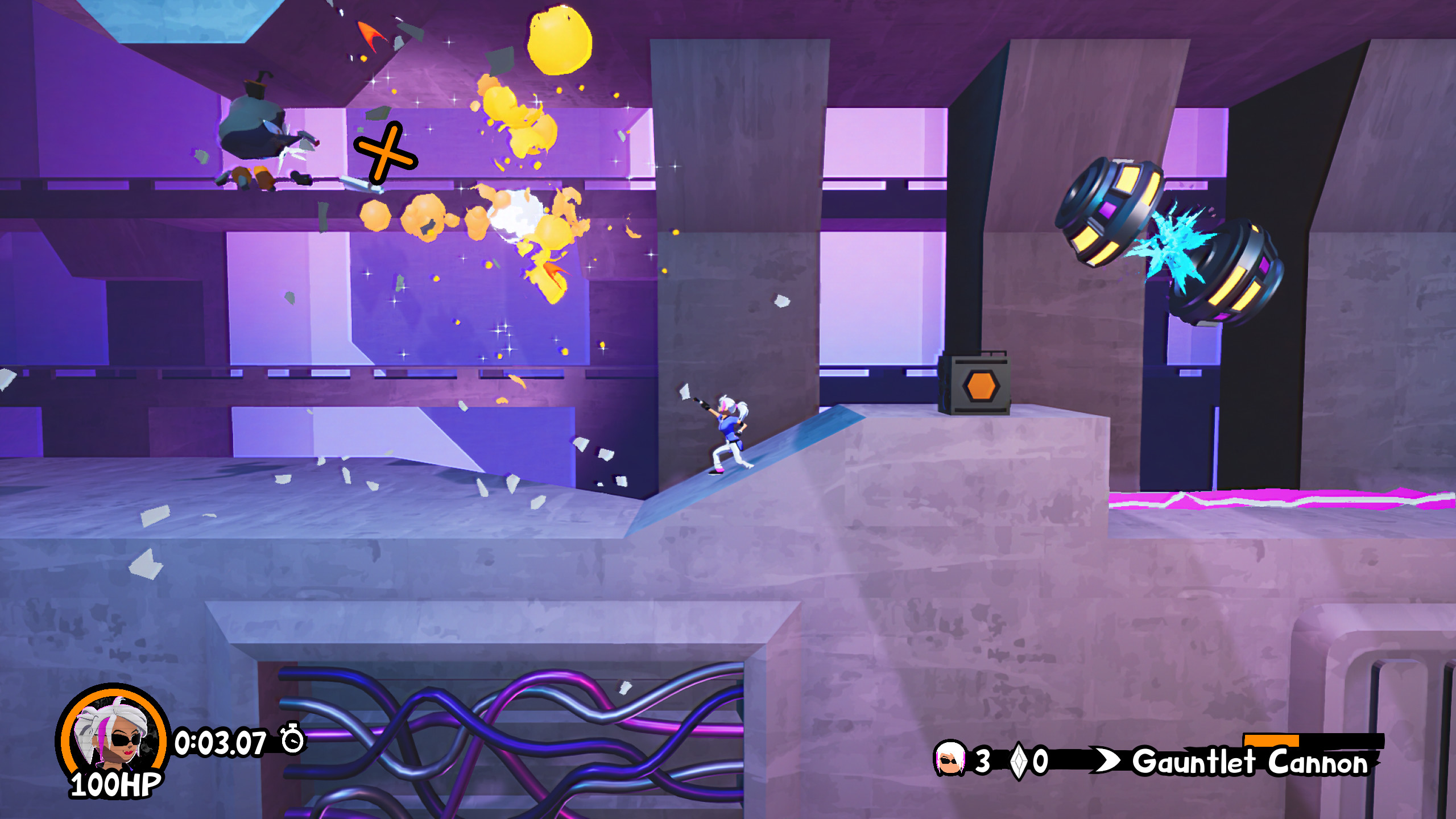1456x819 pixels.
Task: Select the 0:03.07 timer readout
Action: 221,742
